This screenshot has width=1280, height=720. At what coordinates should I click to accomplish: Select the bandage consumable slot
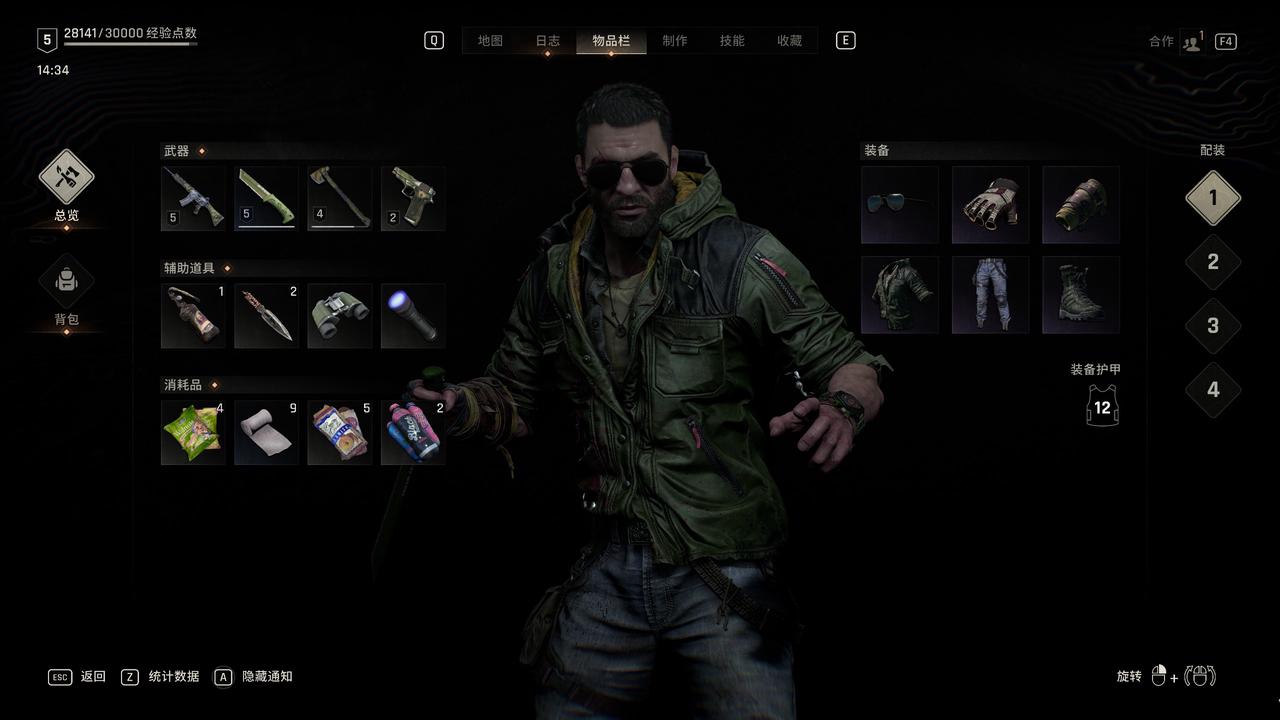[266, 433]
